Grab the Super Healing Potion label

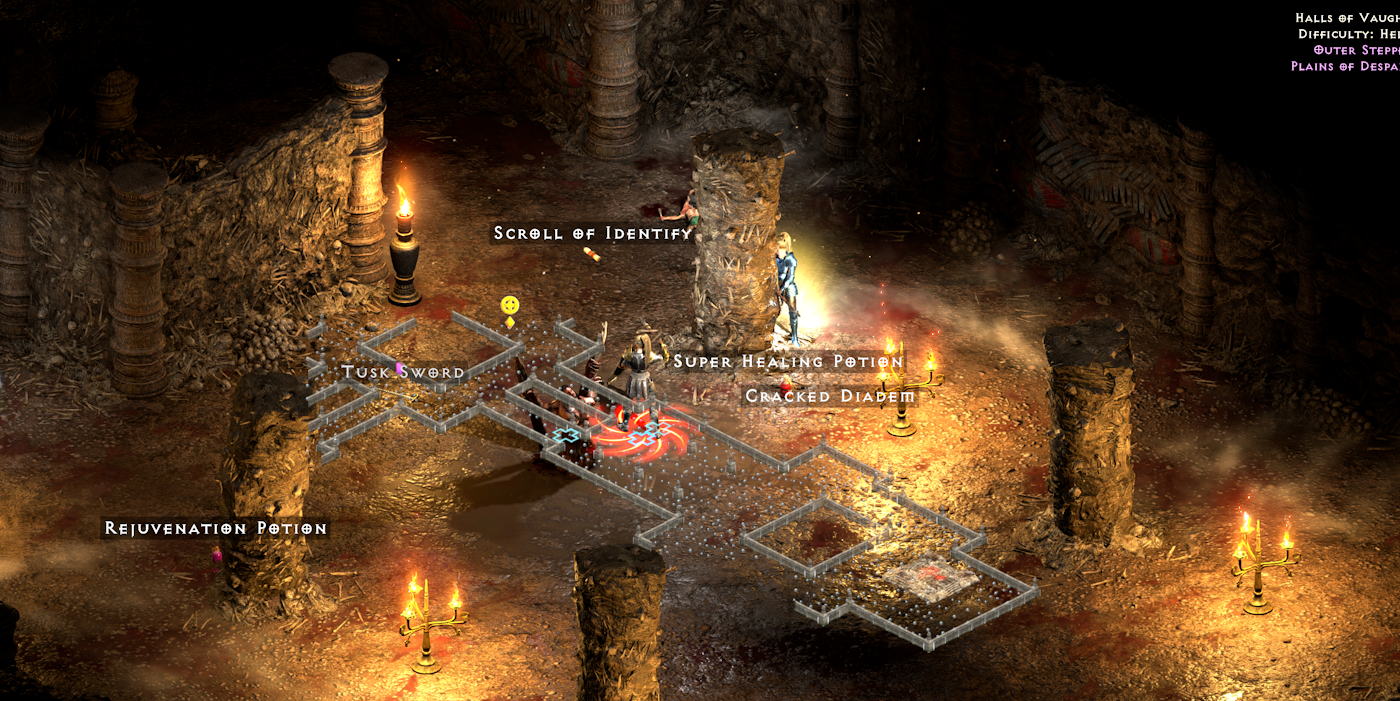788,362
